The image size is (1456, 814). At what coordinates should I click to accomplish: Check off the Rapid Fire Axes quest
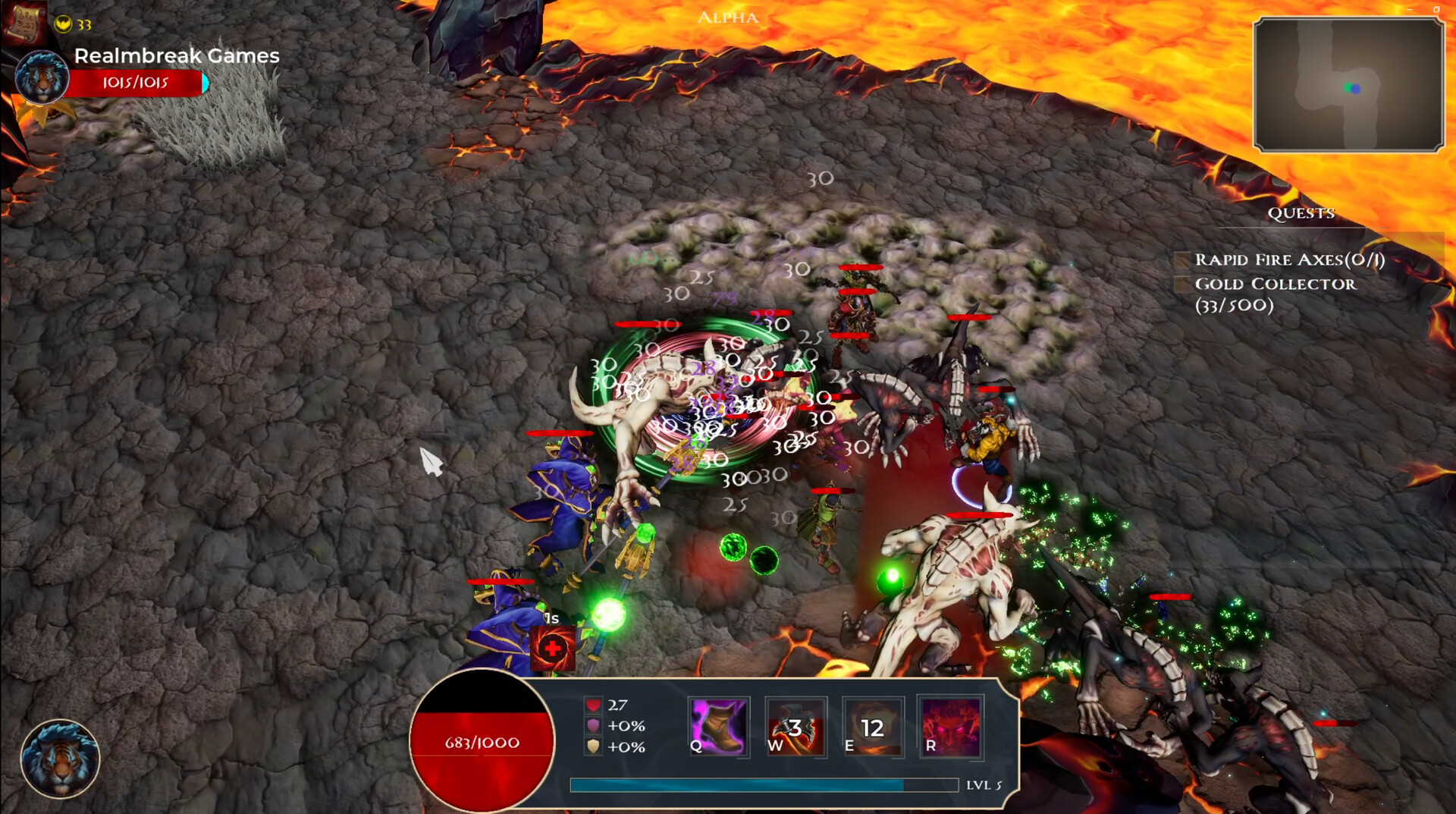click(1183, 259)
